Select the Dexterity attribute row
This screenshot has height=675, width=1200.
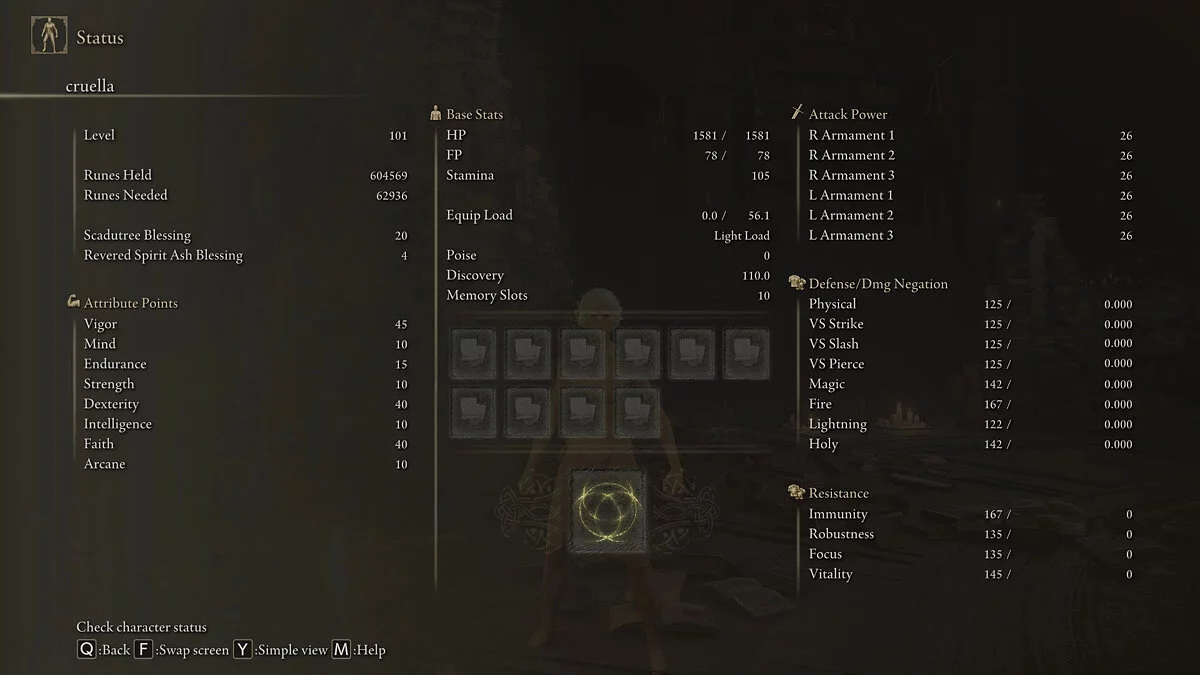(x=245, y=404)
